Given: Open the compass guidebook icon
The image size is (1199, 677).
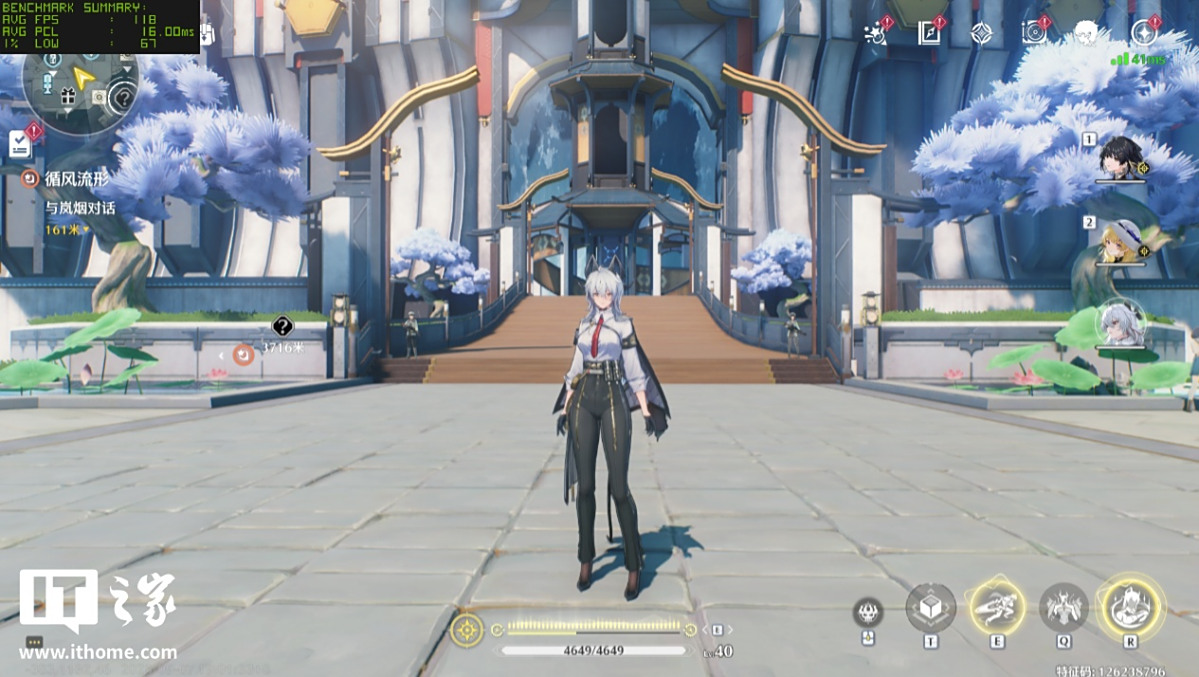Looking at the screenshot, I should [x=930, y=33].
